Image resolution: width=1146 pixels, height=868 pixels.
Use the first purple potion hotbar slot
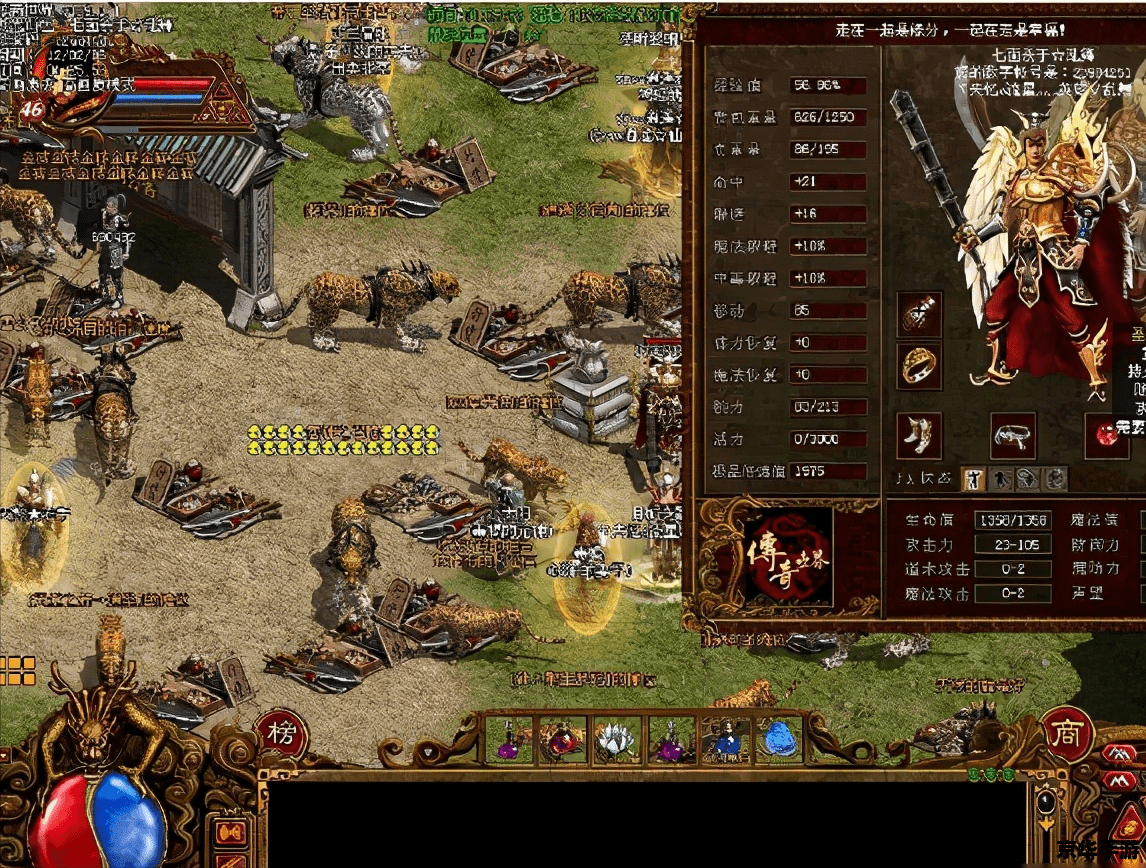point(509,742)
